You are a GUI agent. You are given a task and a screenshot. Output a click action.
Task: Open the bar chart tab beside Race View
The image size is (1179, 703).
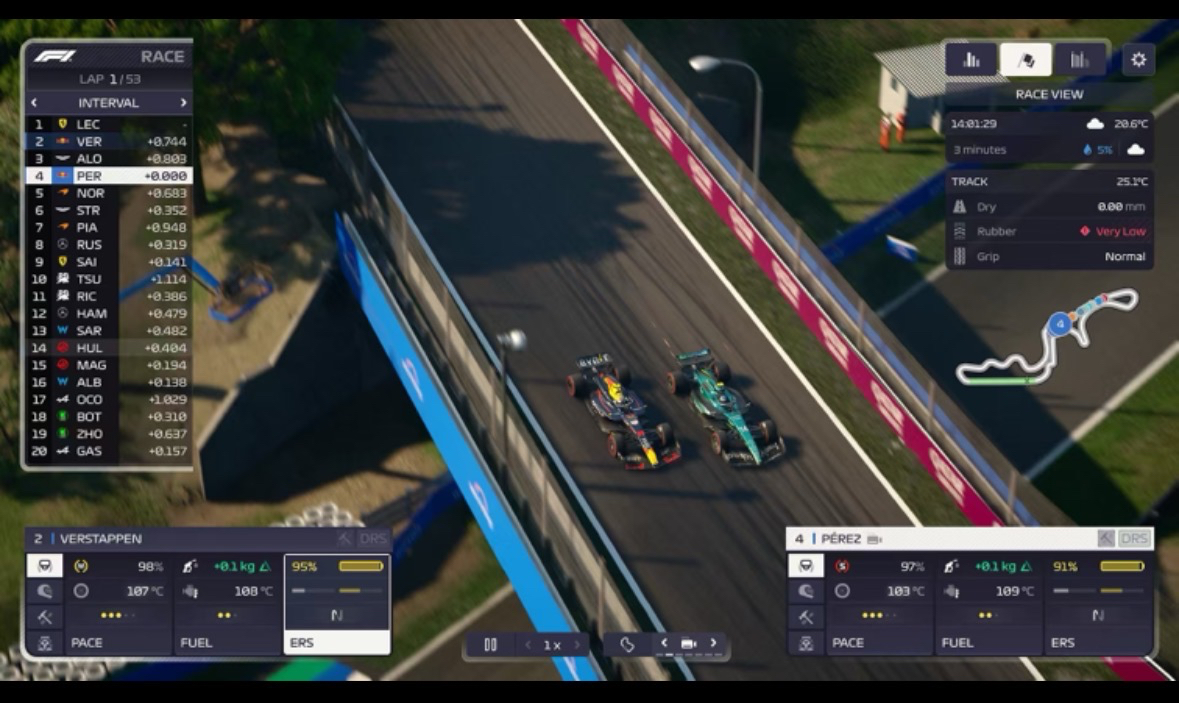pos(1080,60)
